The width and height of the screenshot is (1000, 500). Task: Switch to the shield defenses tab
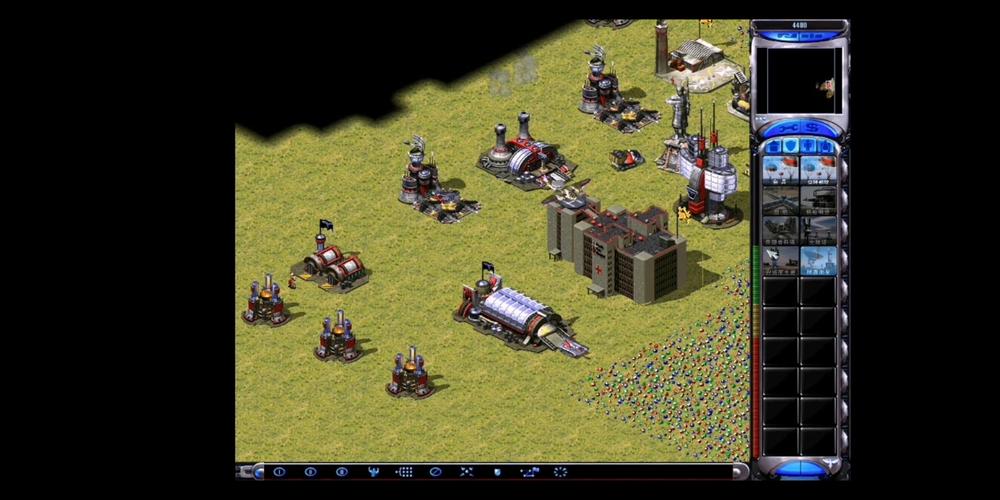point(790,146)
